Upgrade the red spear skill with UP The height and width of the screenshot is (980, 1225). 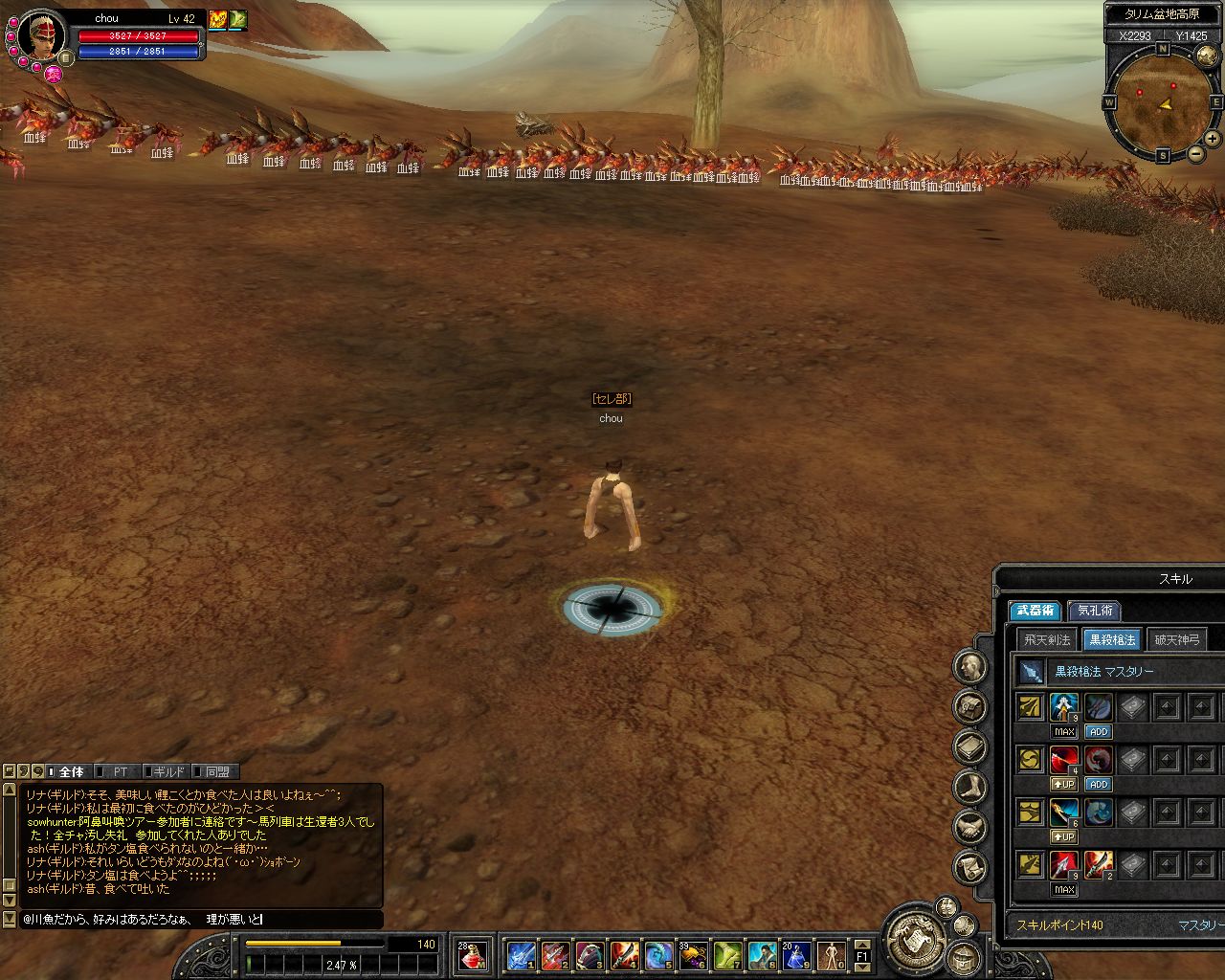click(1064, 785)
